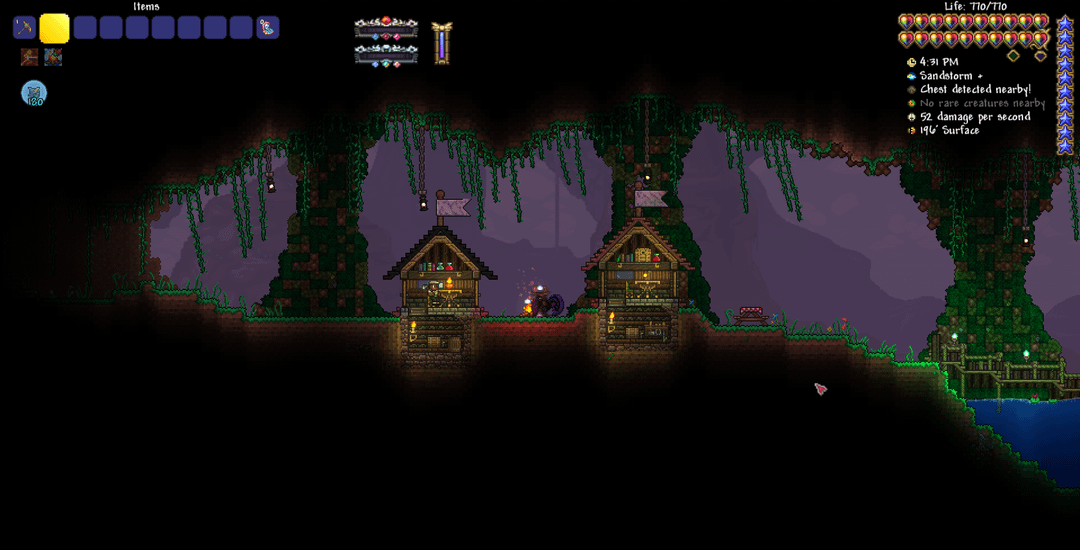Image resolution: width=1080 pixels, height=550 pixels.
Task: Click the red-brown sword buff icon
Action: point(29,58)
